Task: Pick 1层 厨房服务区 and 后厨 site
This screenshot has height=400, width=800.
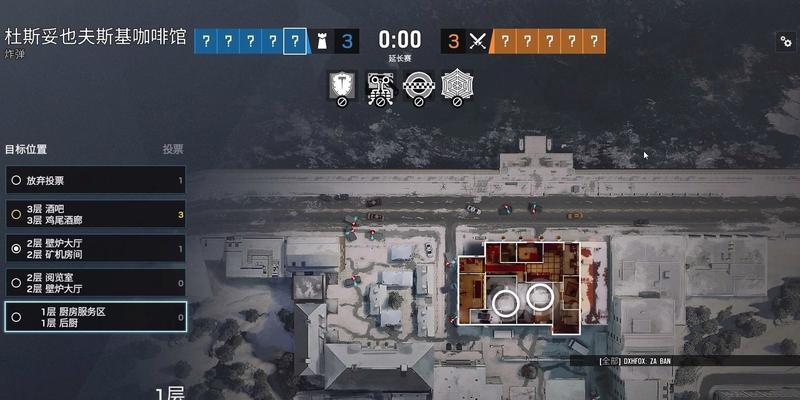Action: point(95,317)
